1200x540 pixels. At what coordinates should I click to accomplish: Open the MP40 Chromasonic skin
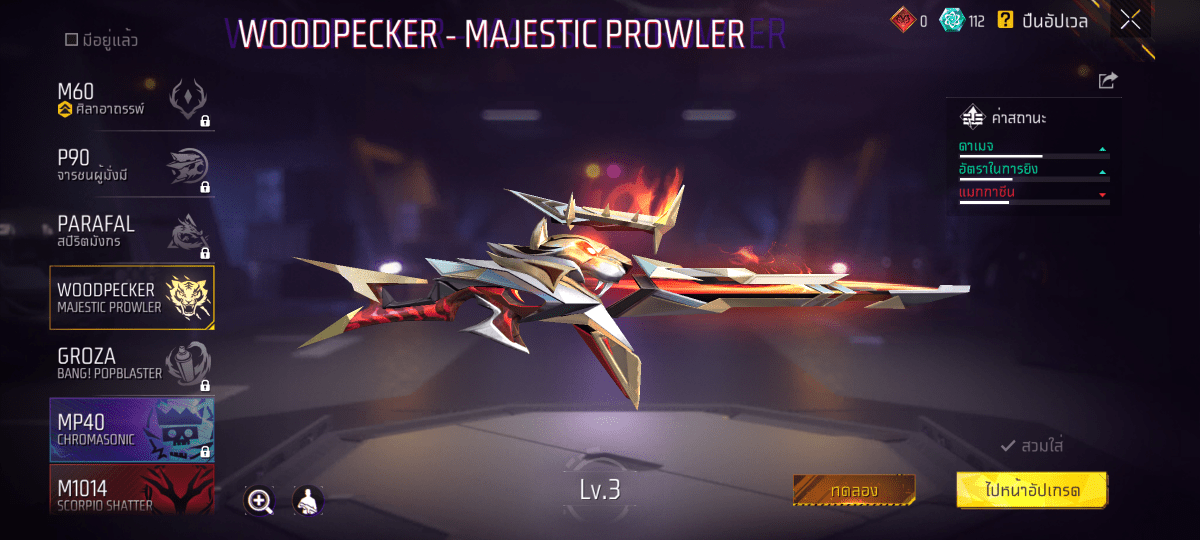coord(131,431)
